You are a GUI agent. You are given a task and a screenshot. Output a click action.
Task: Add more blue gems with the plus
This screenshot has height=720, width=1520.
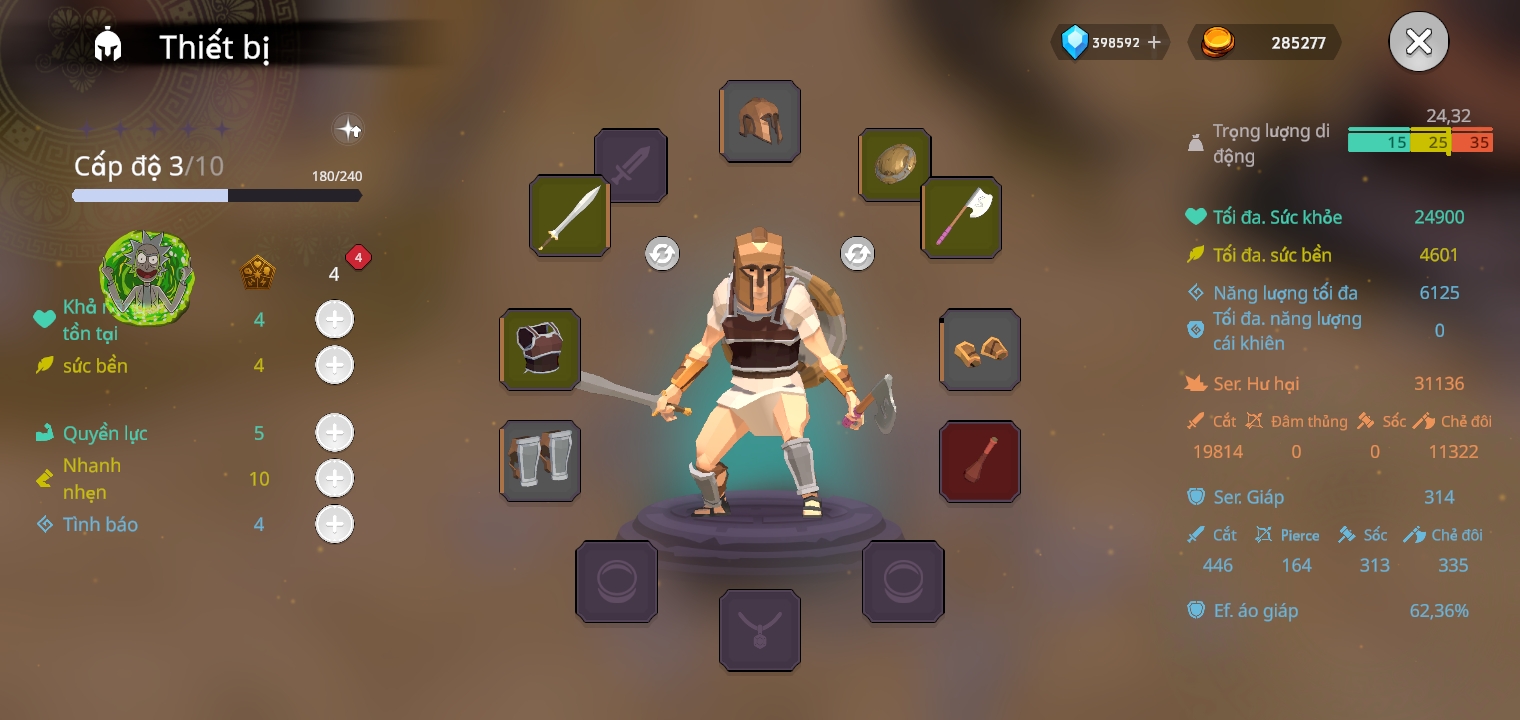click(x=1154, y=42)
